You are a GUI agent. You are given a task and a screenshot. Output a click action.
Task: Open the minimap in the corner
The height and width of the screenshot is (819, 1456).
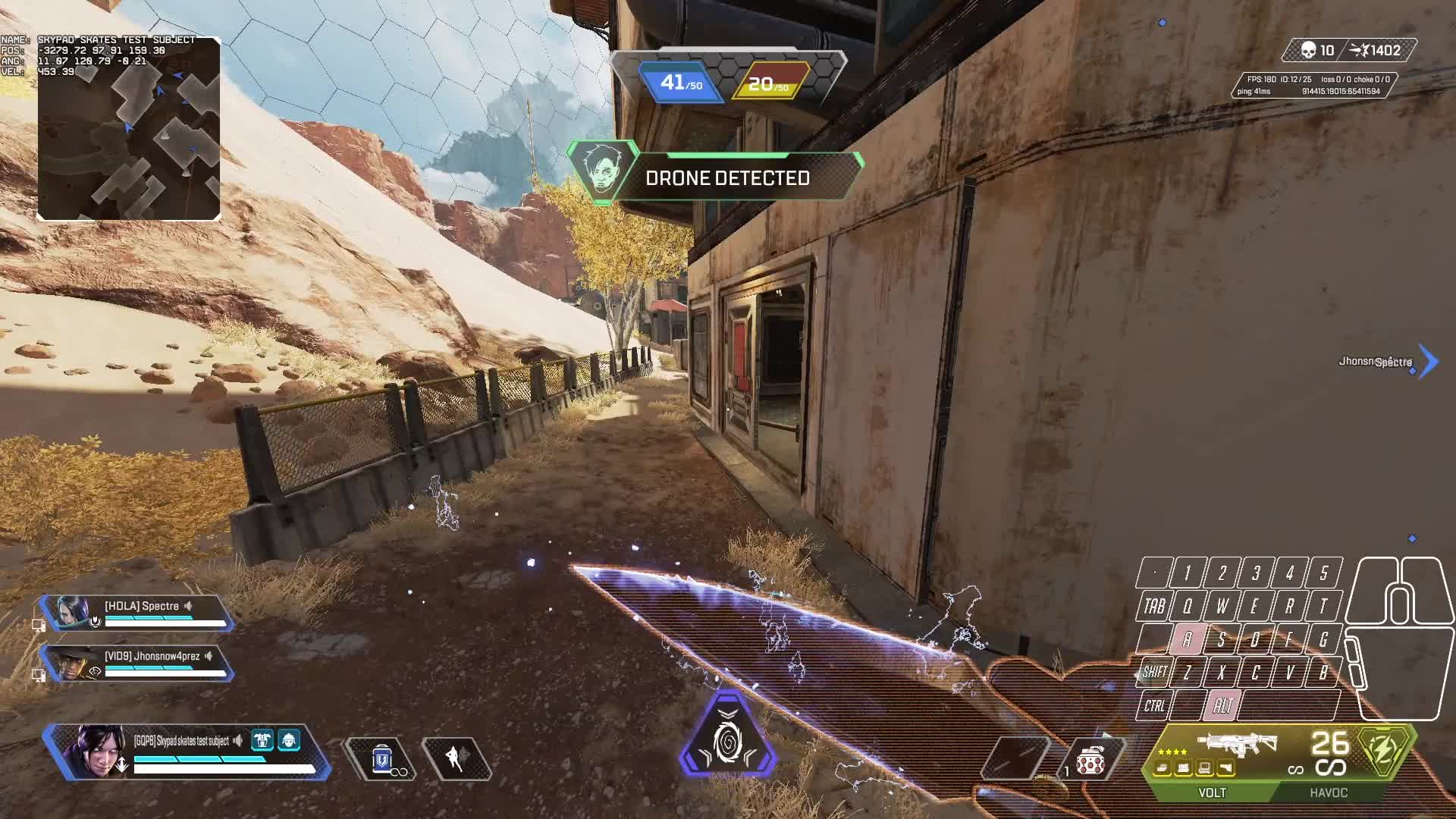click(129, 129)
